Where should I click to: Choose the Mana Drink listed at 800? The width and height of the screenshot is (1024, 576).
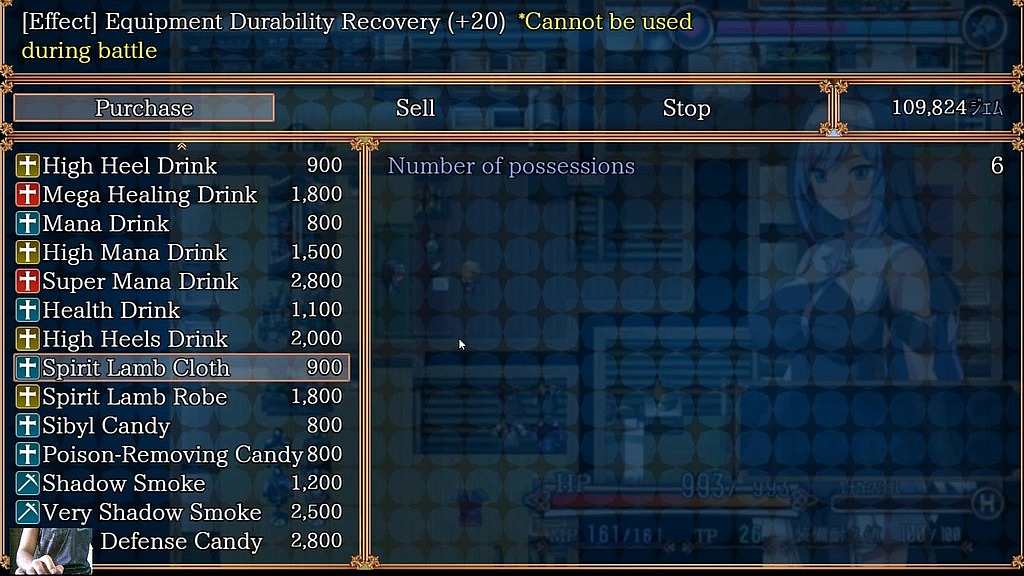click(x=180, y=224)
